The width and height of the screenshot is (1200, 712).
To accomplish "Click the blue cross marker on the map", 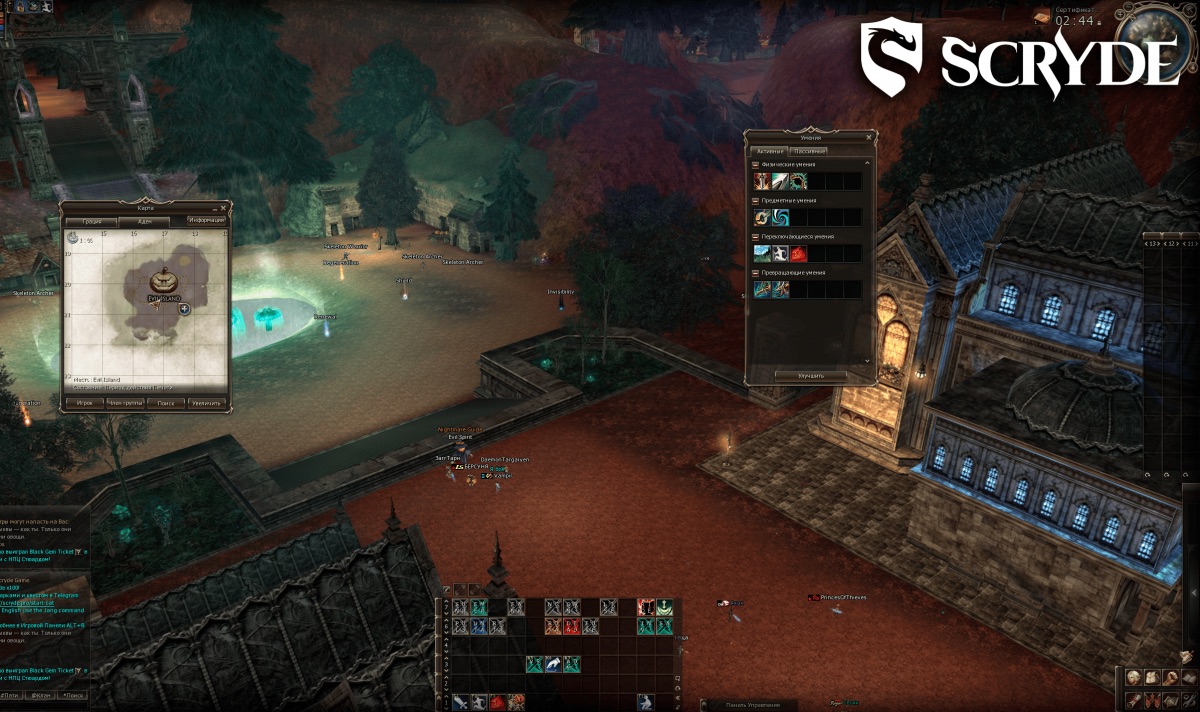I will coord(185,309).
